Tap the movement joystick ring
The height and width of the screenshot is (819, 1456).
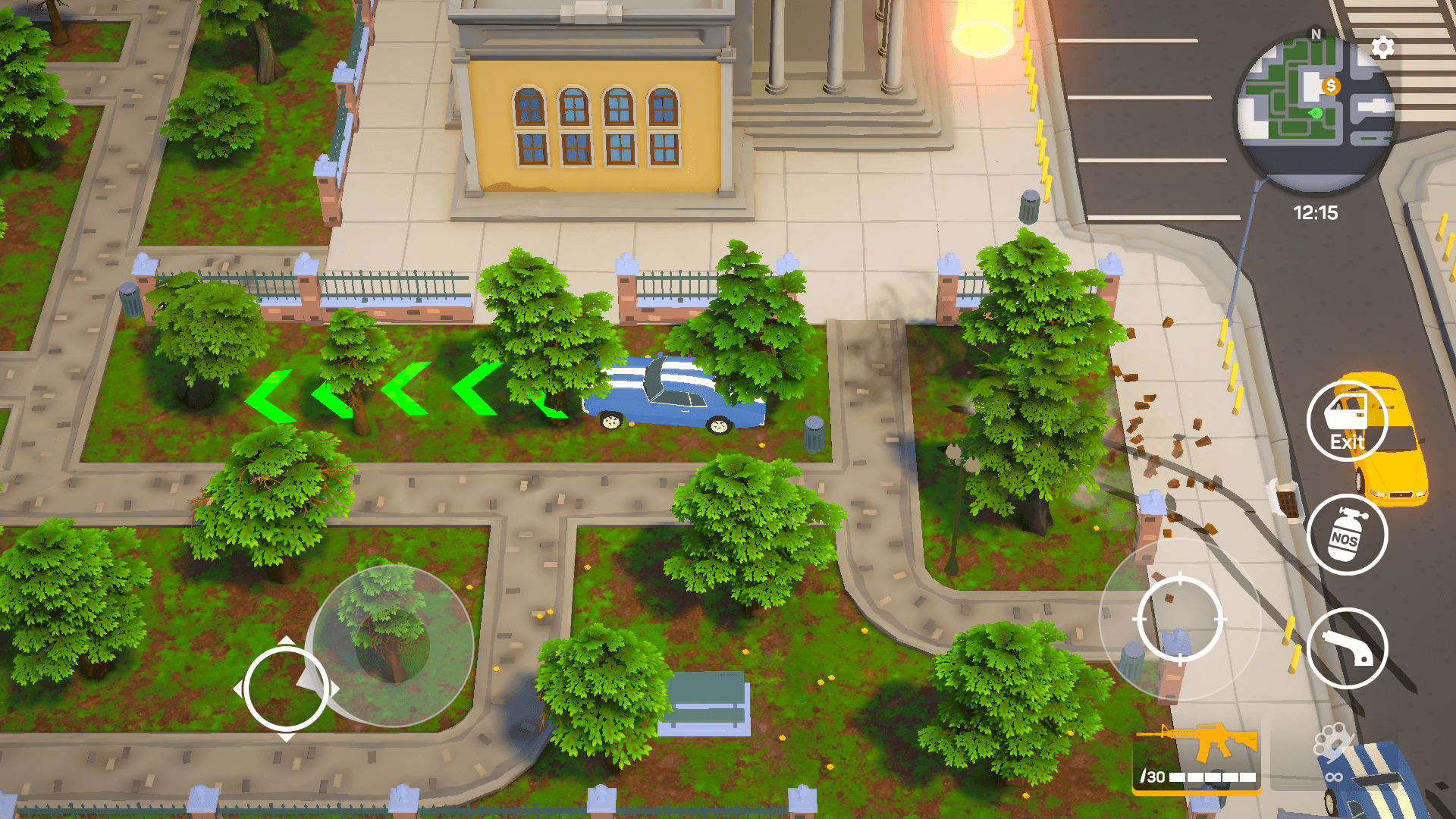(x=286, y=689)
